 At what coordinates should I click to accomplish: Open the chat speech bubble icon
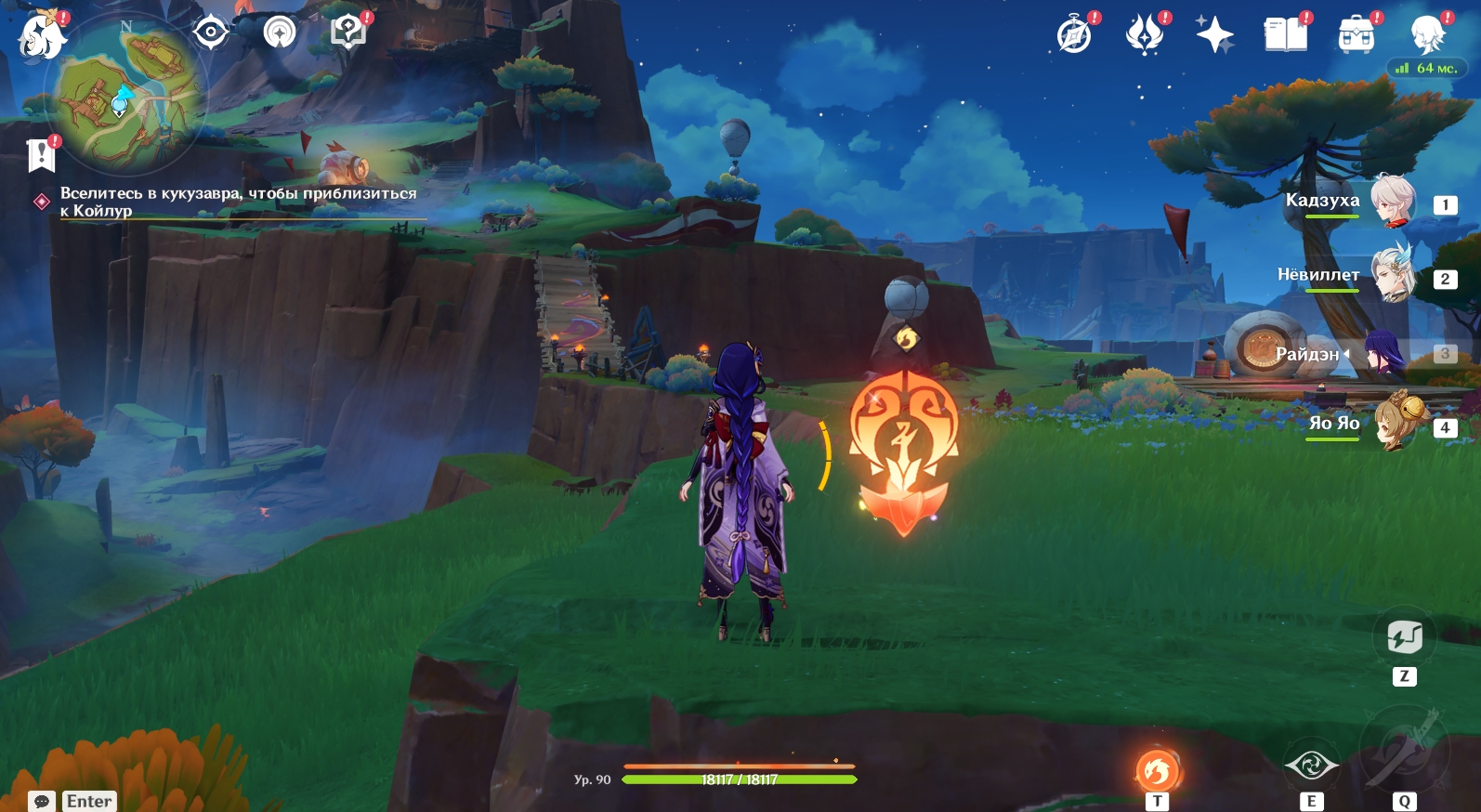click(42, 801)
